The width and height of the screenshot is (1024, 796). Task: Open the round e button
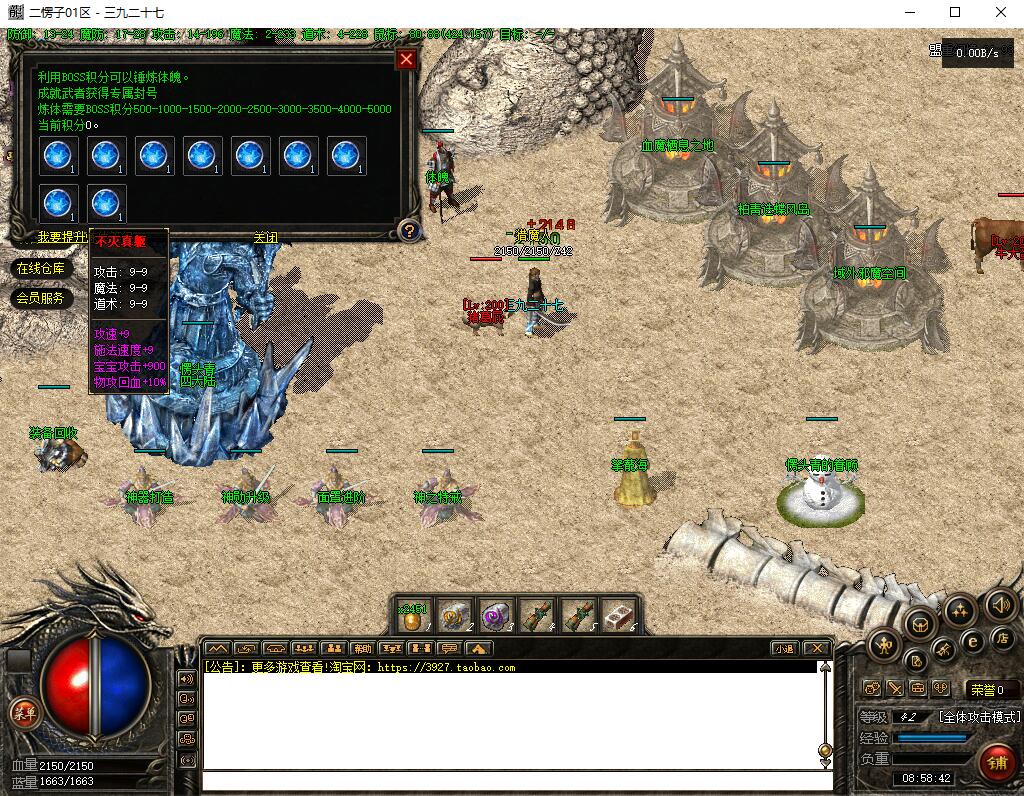971,641
